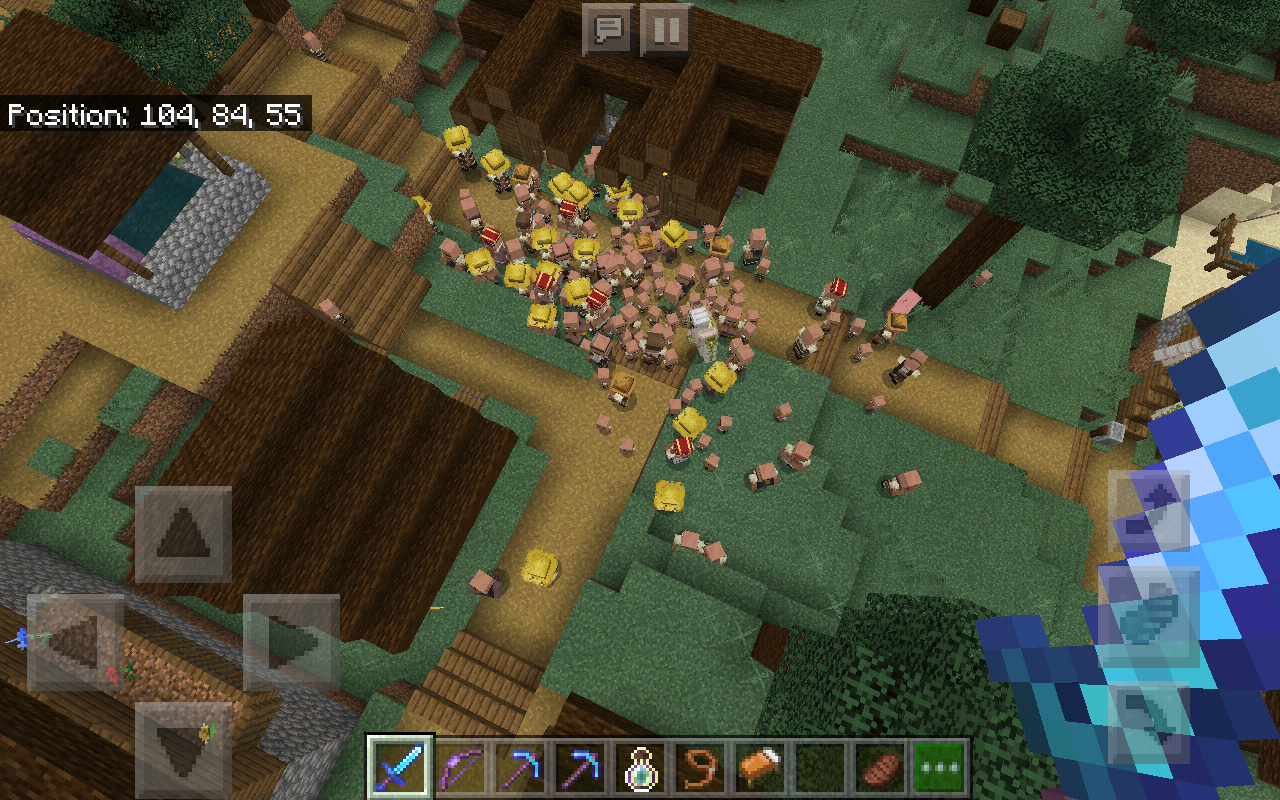This screenshot has width=1280, height=800.
Task: Select the diamond sword hotbar slot
Action: point(402,769)
